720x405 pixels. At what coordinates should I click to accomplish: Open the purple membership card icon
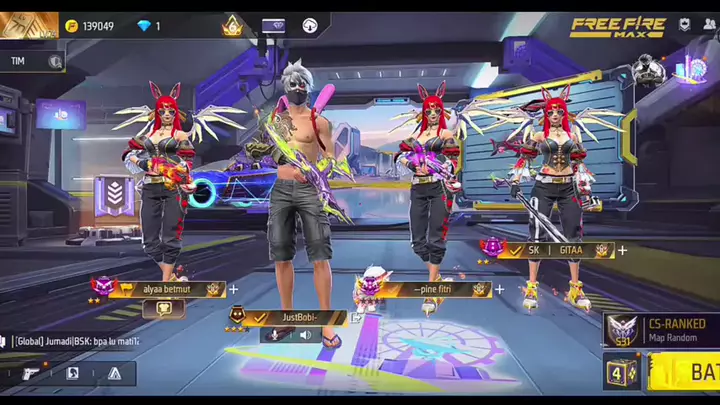point(273,26)
